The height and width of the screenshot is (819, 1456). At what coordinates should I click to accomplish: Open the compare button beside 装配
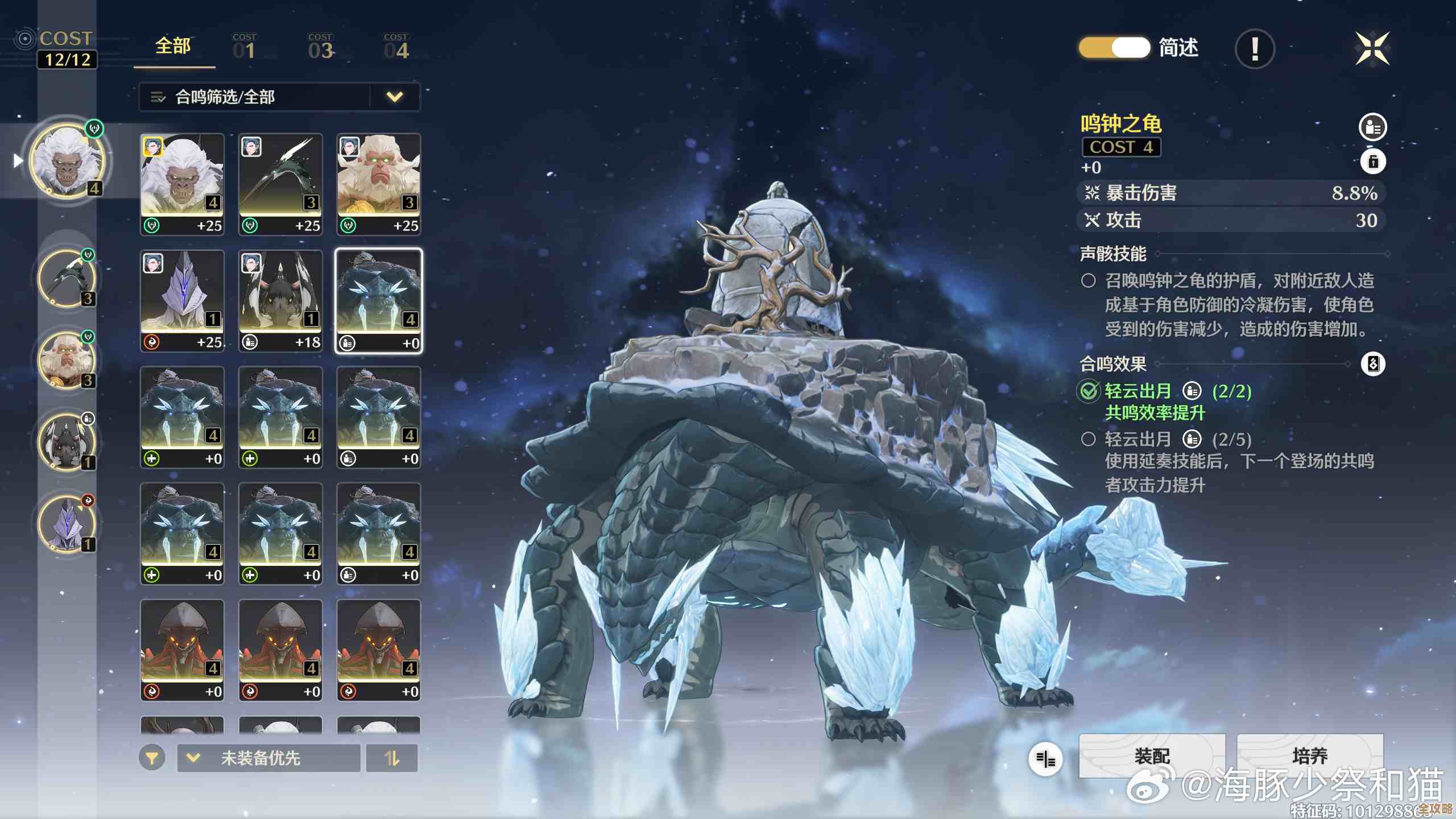[x=1045, y=758]
